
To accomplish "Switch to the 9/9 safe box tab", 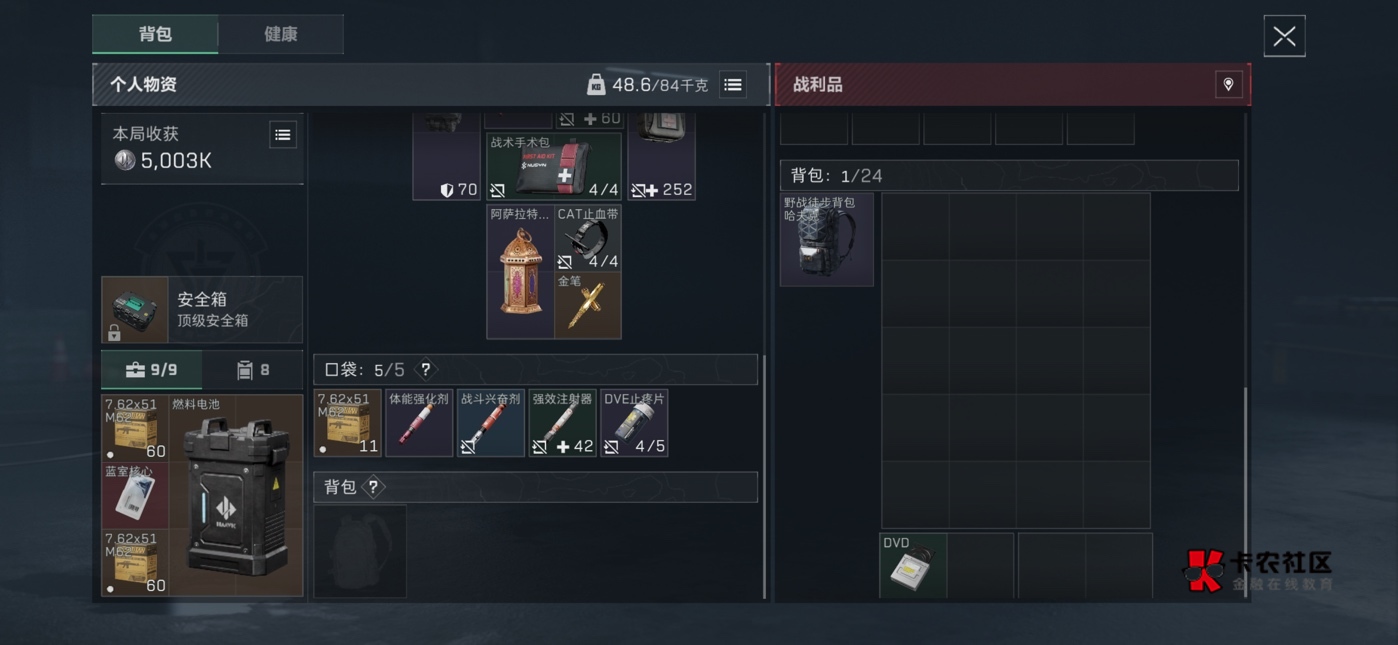I will [152, 370].
